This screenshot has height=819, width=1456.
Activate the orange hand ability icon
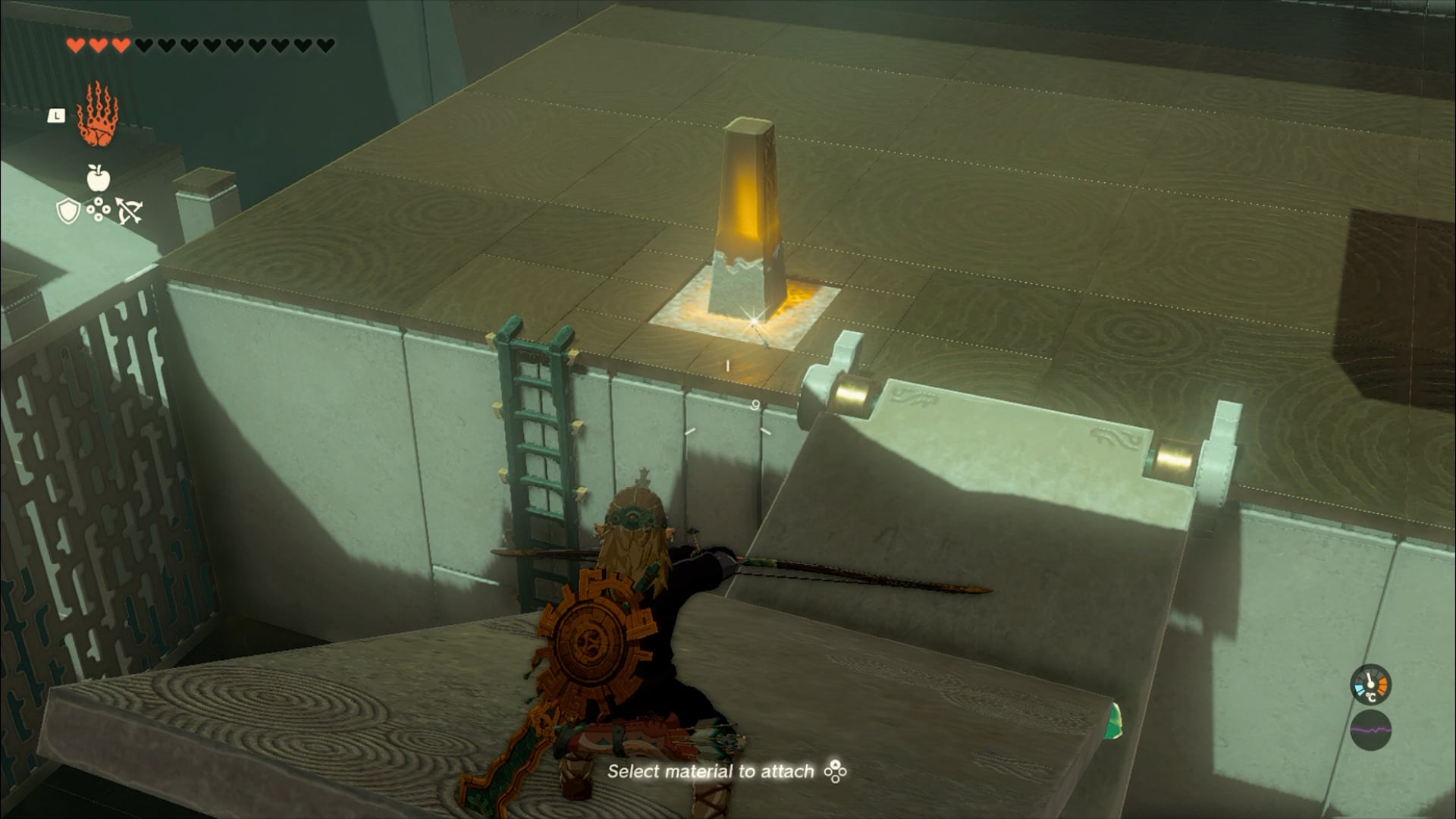pos(97,116)
